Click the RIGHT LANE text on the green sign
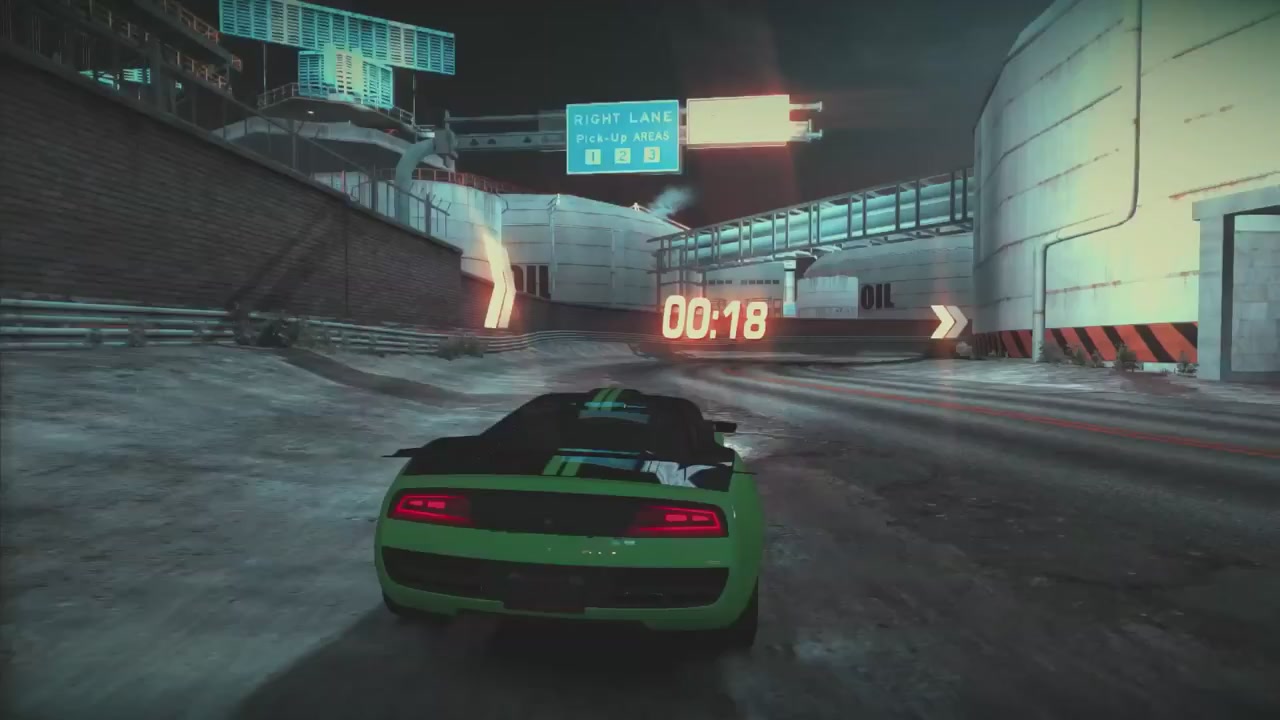 click(622, 117)
